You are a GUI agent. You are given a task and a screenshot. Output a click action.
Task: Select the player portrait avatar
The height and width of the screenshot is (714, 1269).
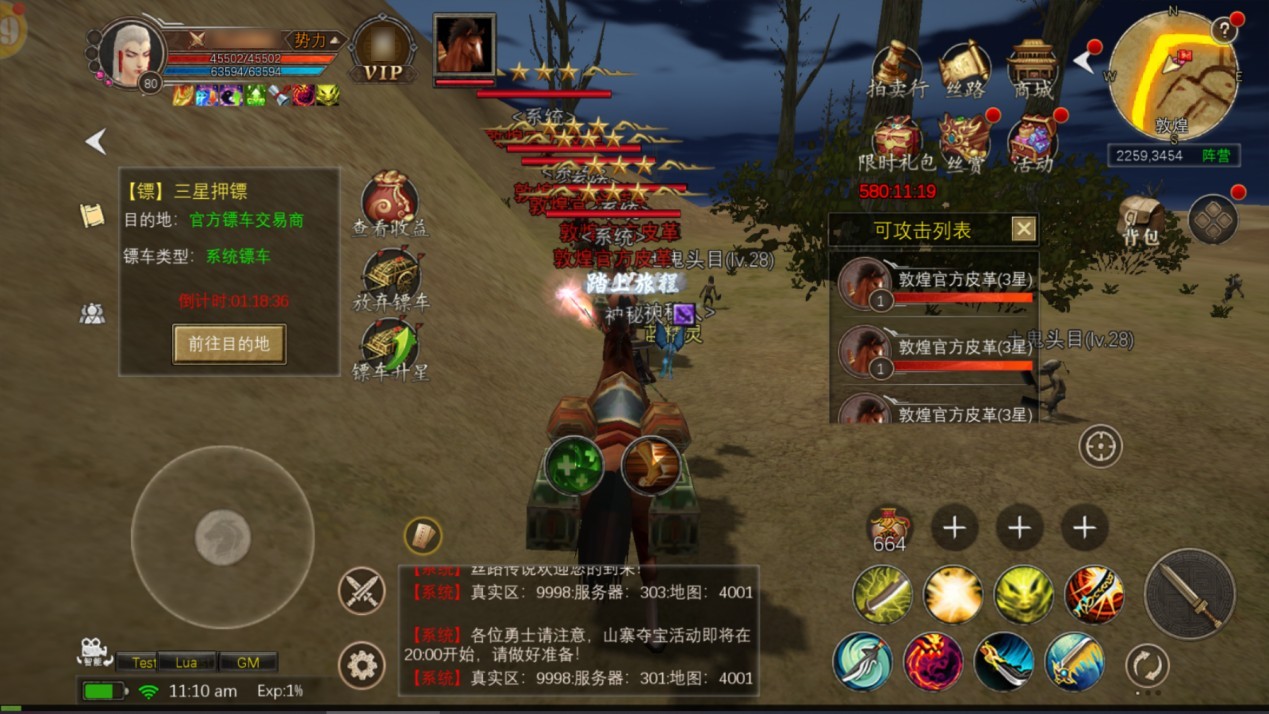[132, 52]
